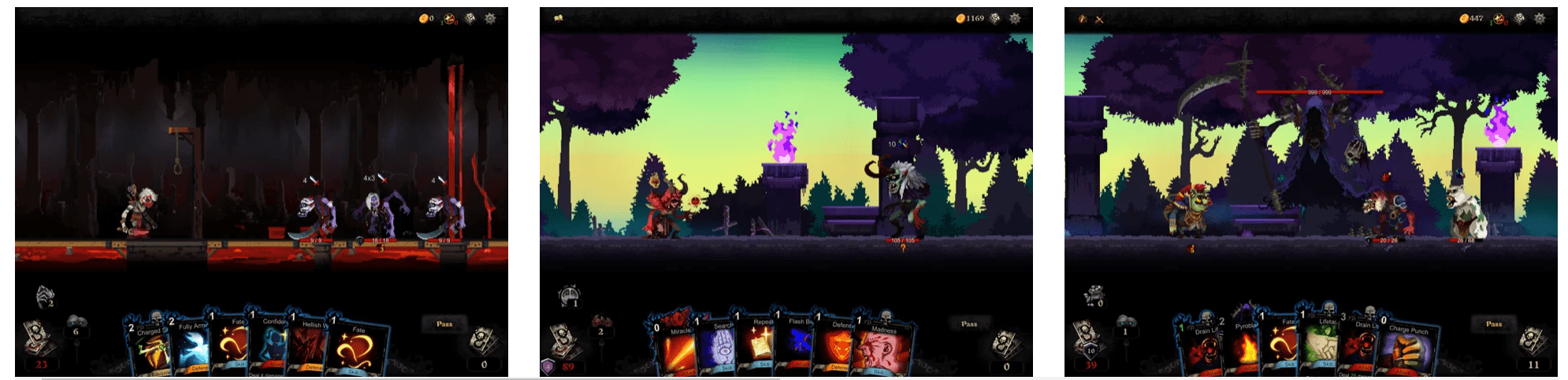Choose the Fully Armed card
1568x380 pixels.
pyautogui.click(x=191, y=347)
